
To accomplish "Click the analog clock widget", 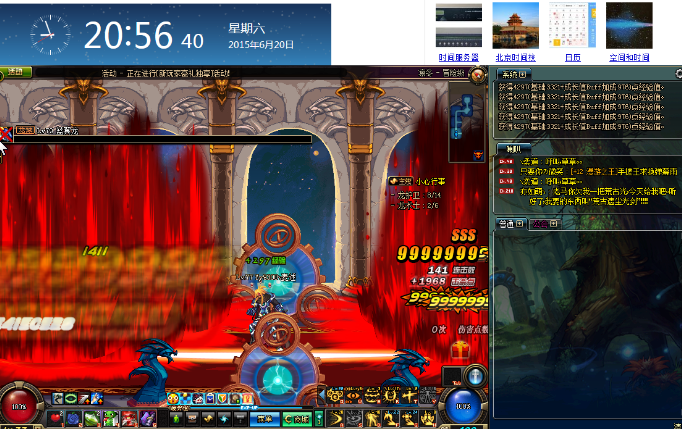I will [49, 35].
